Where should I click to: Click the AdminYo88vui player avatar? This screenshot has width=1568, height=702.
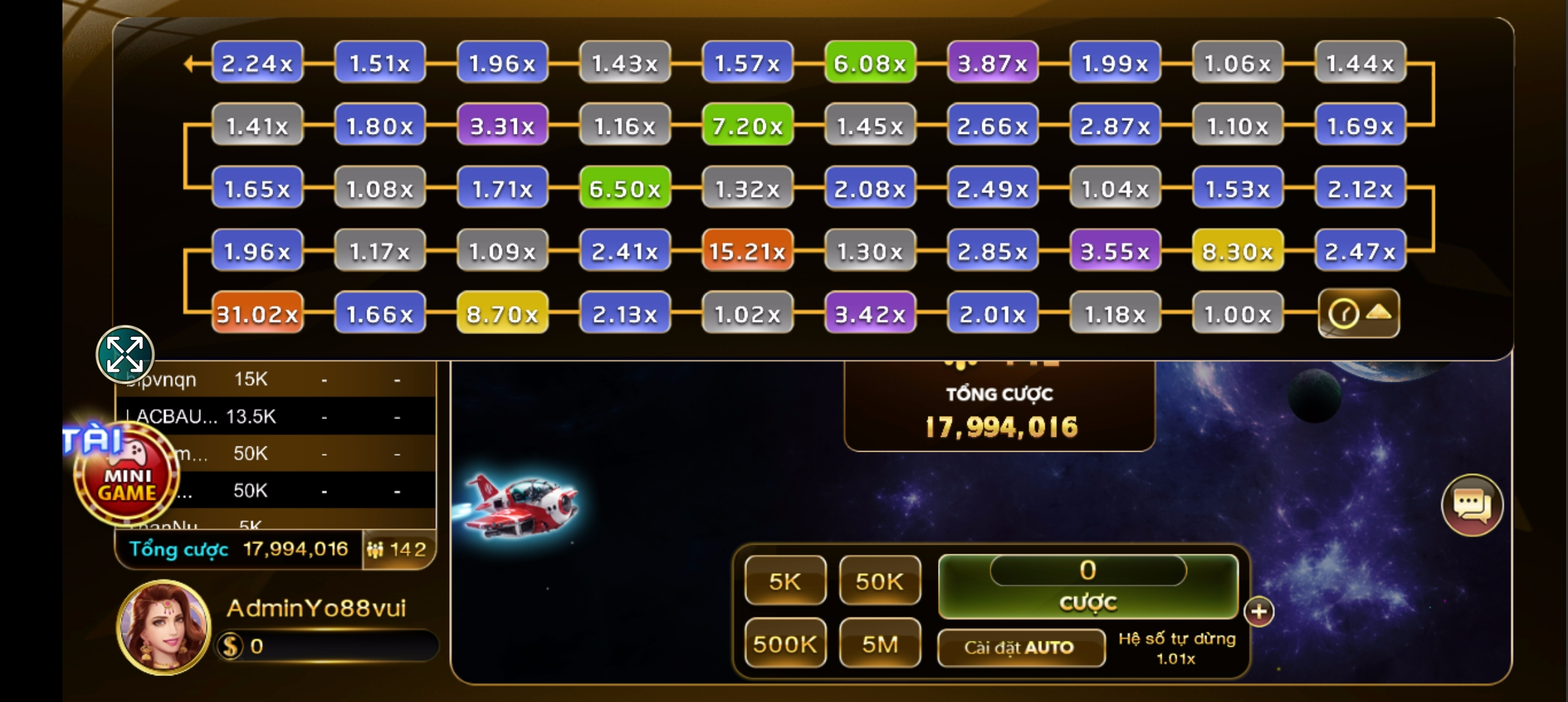pyautogui.click(x=164, y=627)
